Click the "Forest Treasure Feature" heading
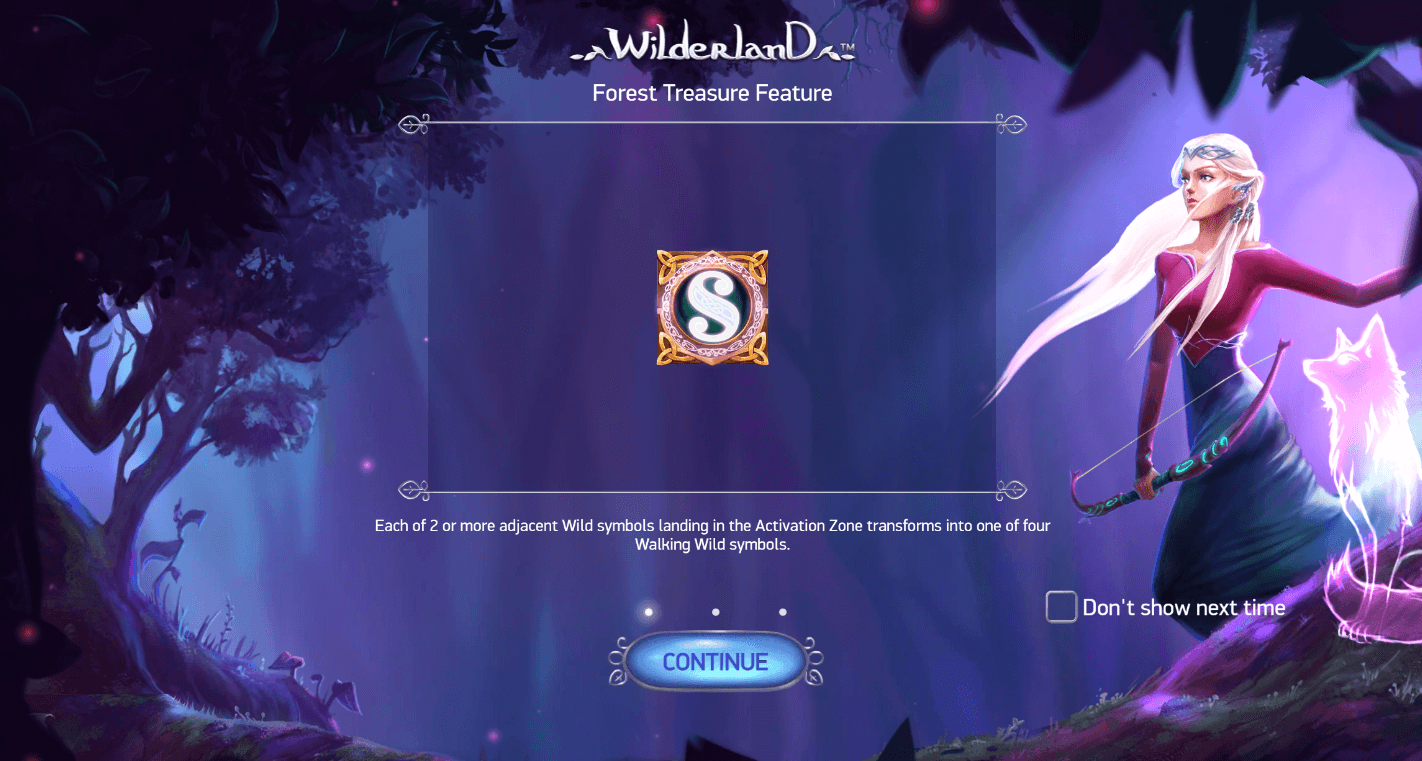 pyautogui.click(x=712, y=93)
